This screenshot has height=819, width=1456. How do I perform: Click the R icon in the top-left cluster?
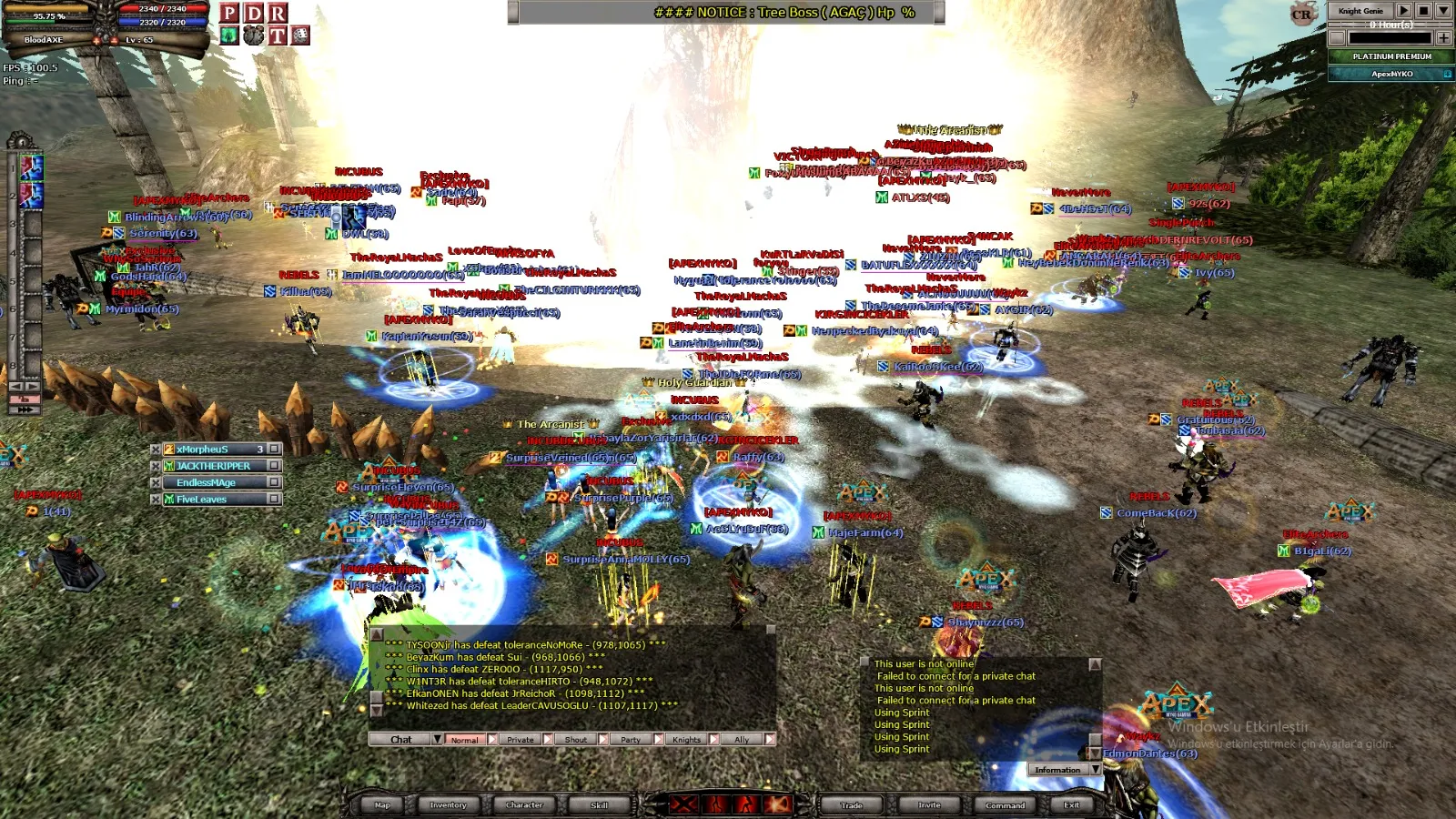[278, 13]
